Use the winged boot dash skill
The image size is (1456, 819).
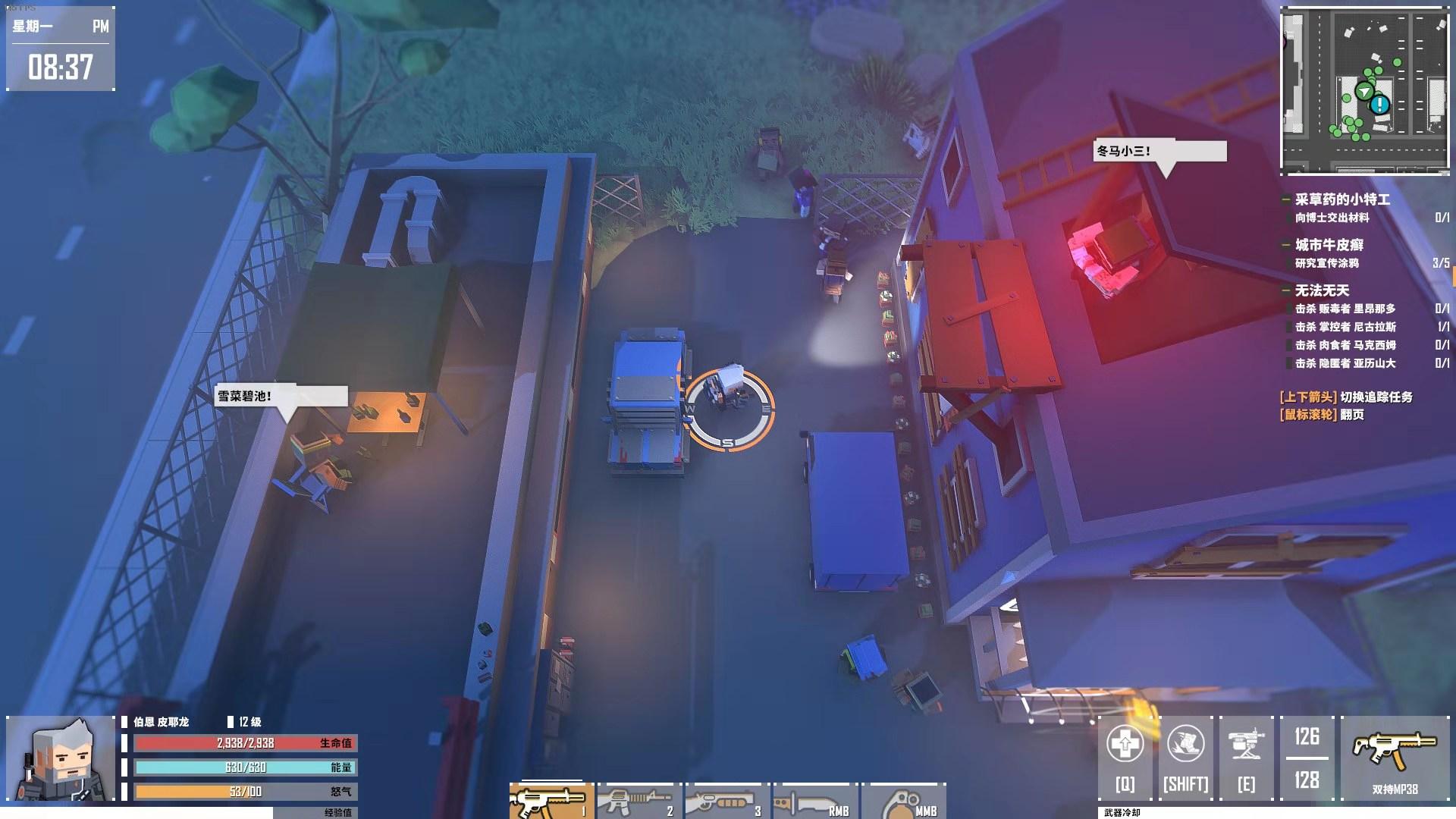pos(1186,757)
